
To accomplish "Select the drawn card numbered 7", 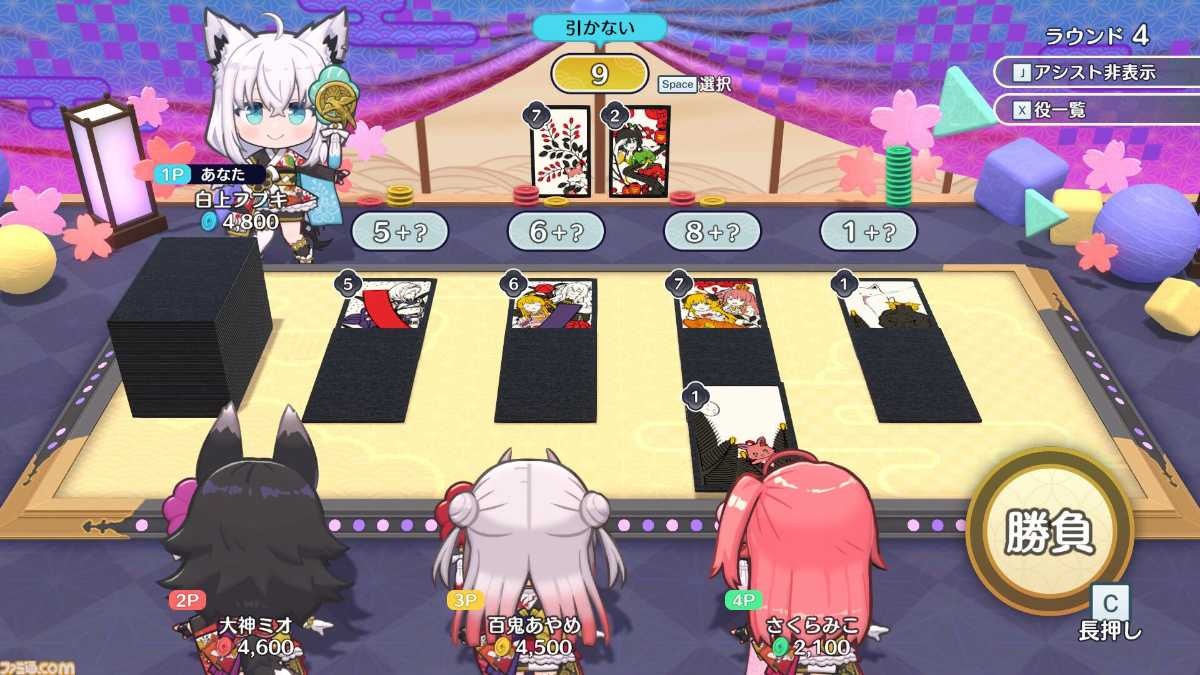I will point(561,151).
